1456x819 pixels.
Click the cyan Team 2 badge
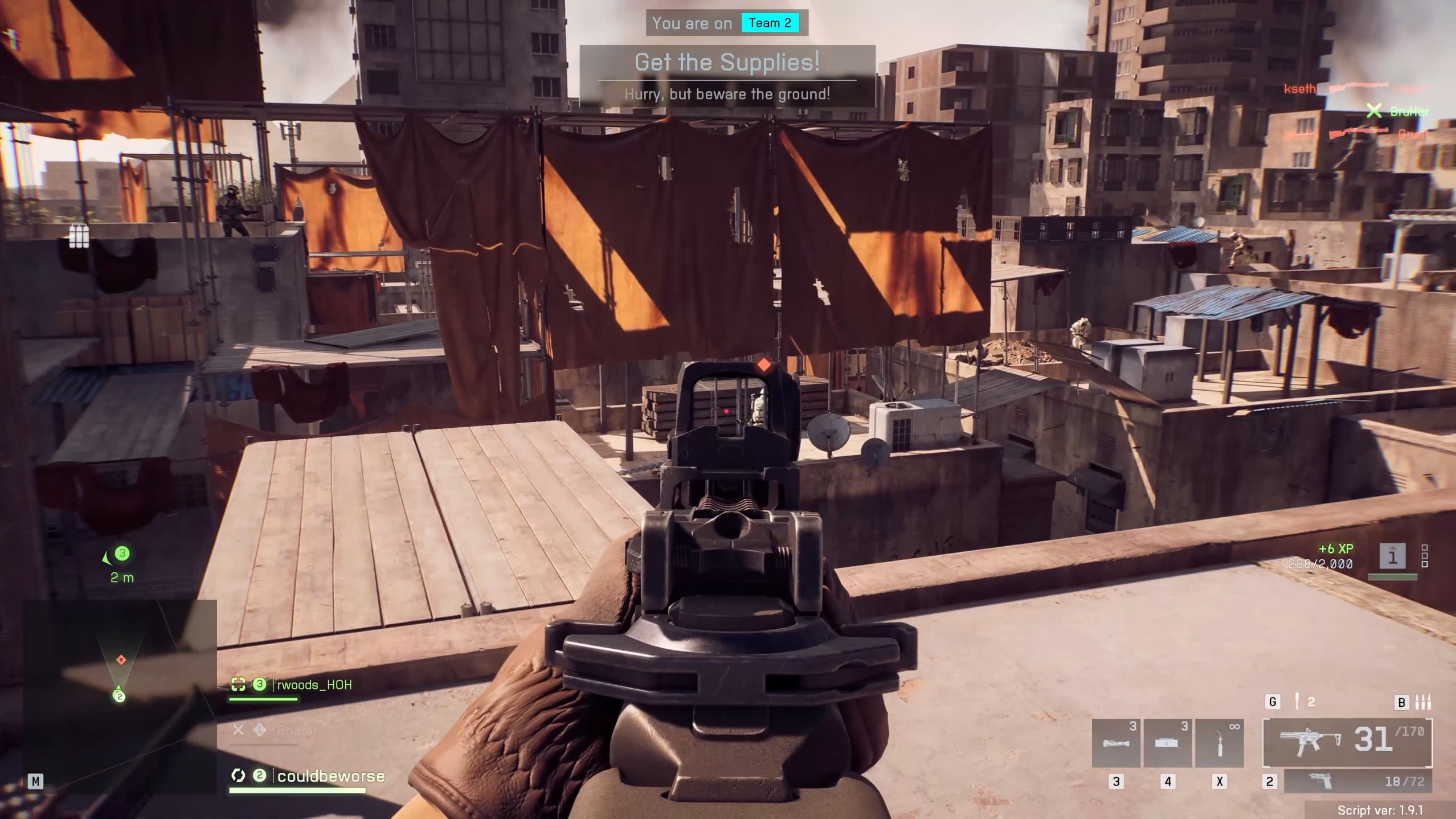pyautogui.click(x=770, y=23)
